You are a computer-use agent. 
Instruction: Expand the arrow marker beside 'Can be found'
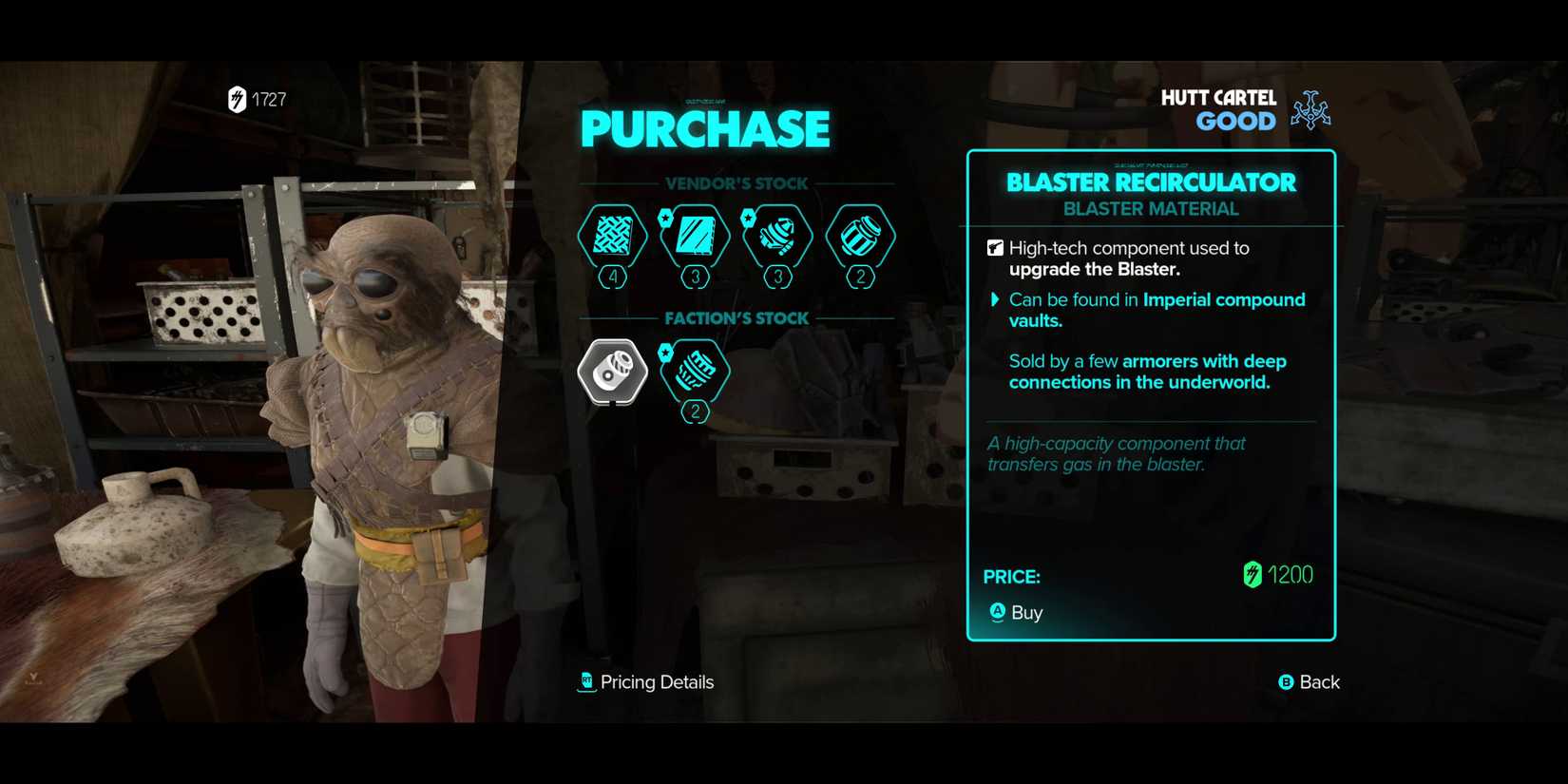tap(994, 299)
